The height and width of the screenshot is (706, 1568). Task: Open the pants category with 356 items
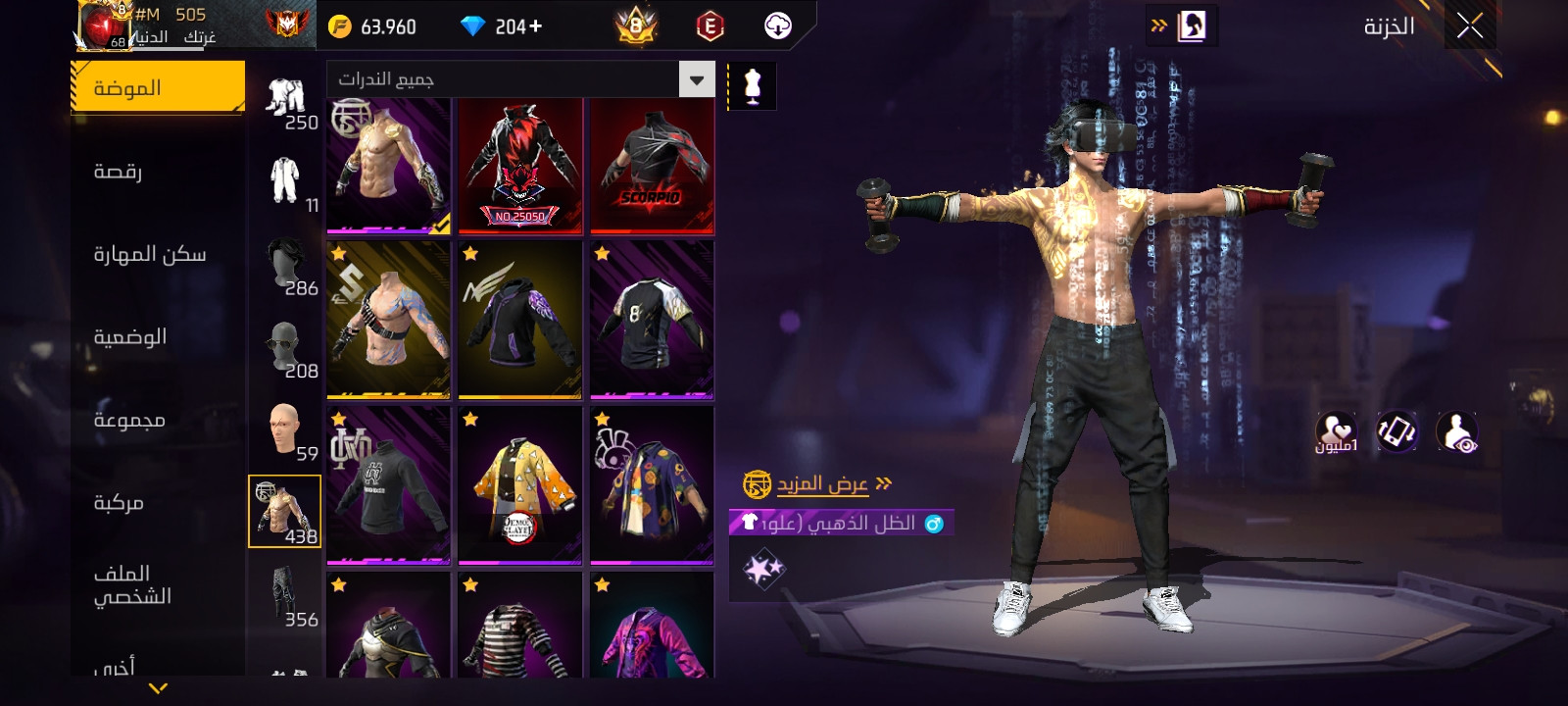pos(286,596)
